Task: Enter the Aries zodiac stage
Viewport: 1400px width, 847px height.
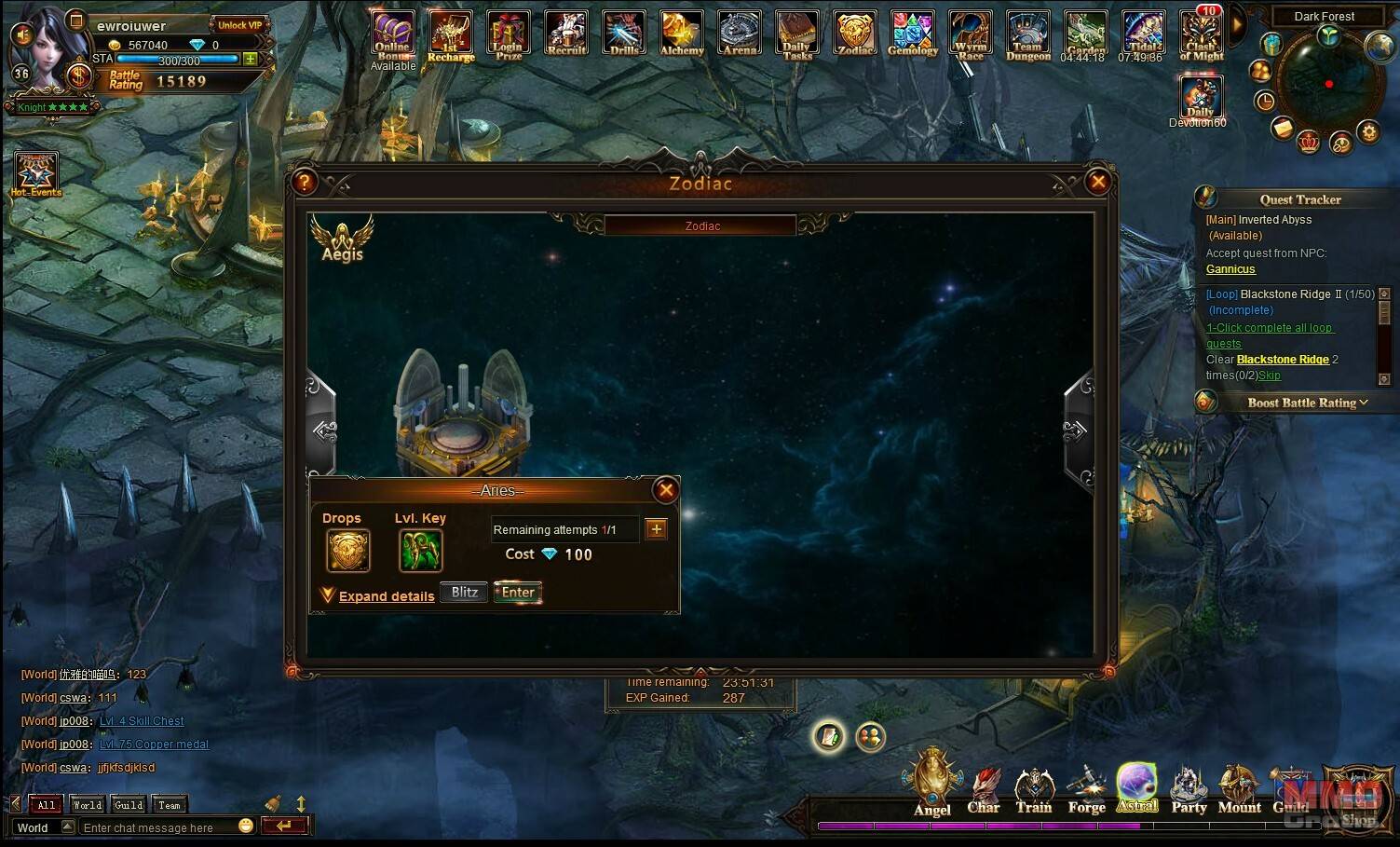Action: pyautogui.click(x=518, y=593)
